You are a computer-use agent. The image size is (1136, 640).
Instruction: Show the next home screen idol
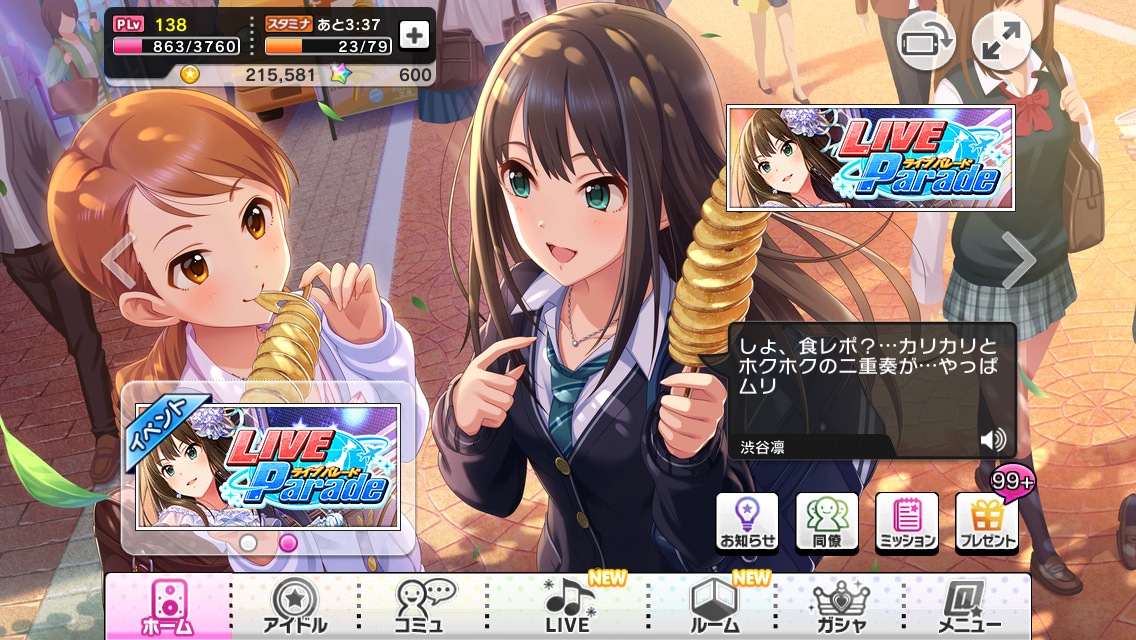point(1019,260)
